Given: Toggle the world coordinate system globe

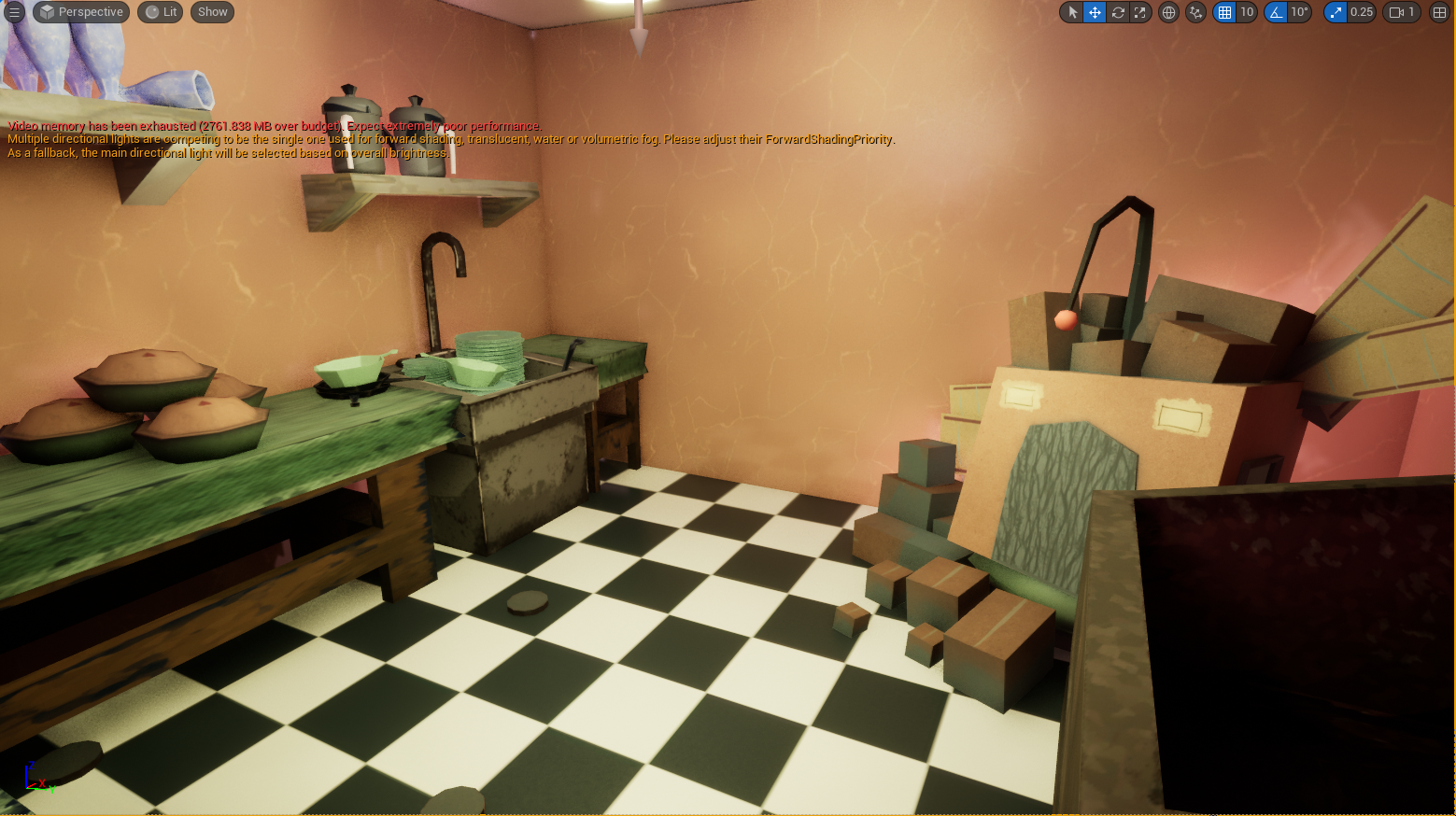Looking at the screenshot, I should pos(1168,12).
